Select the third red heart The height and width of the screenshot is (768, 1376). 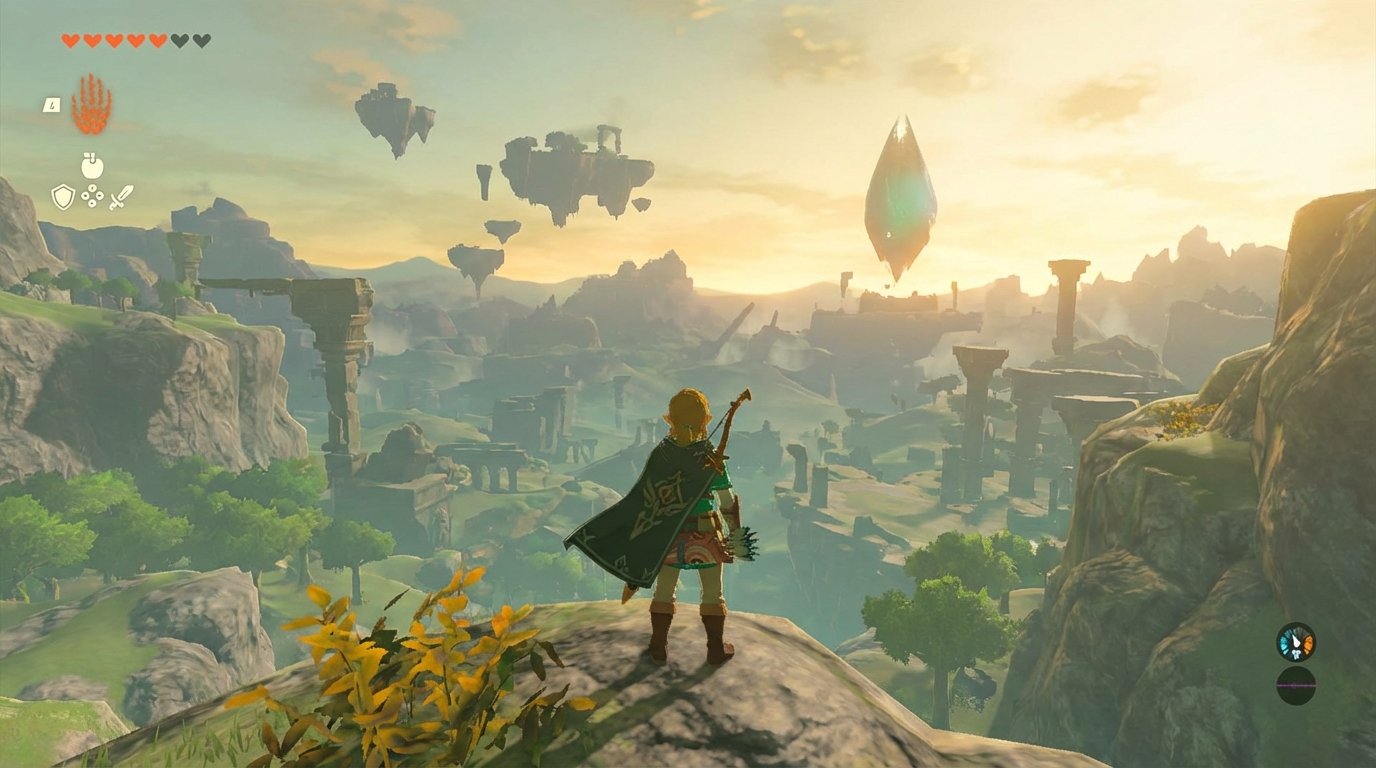click(114, 40)
